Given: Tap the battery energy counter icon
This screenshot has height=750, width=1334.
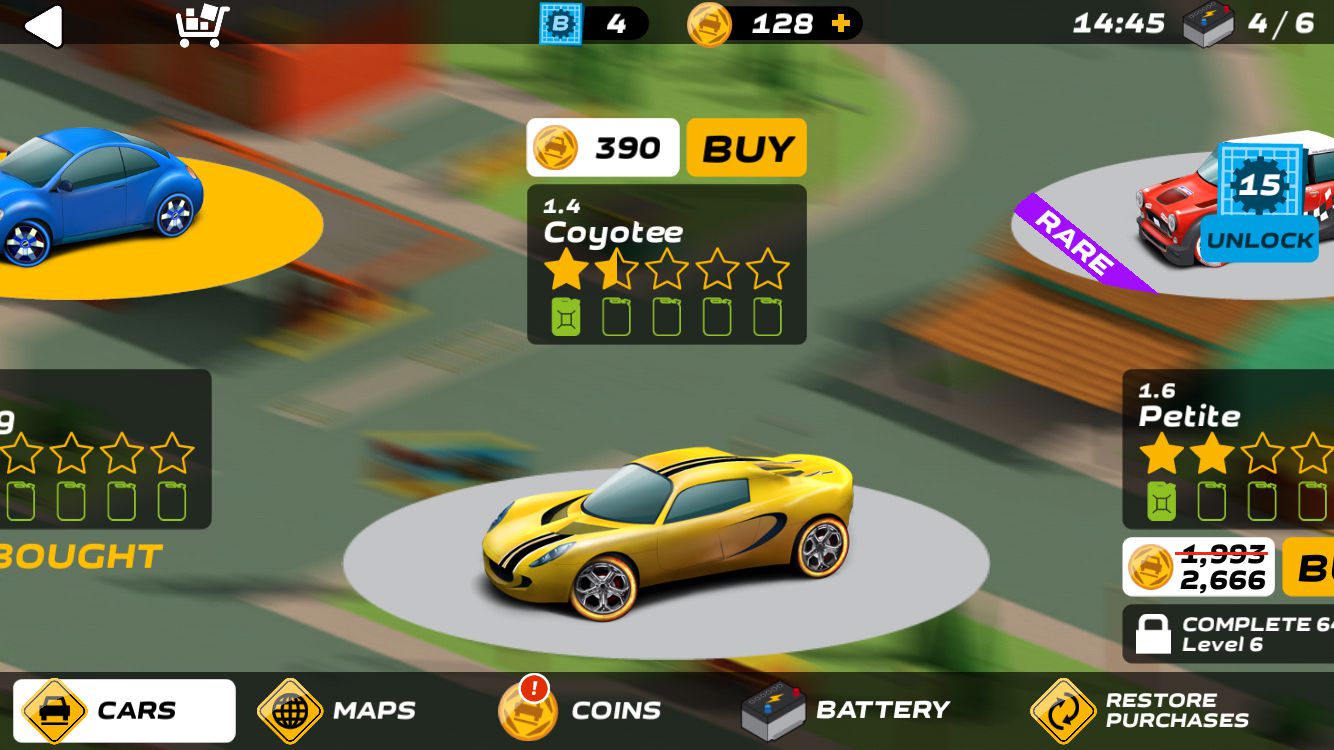Looking at the screenshot, I should (x=1209, y=24).
